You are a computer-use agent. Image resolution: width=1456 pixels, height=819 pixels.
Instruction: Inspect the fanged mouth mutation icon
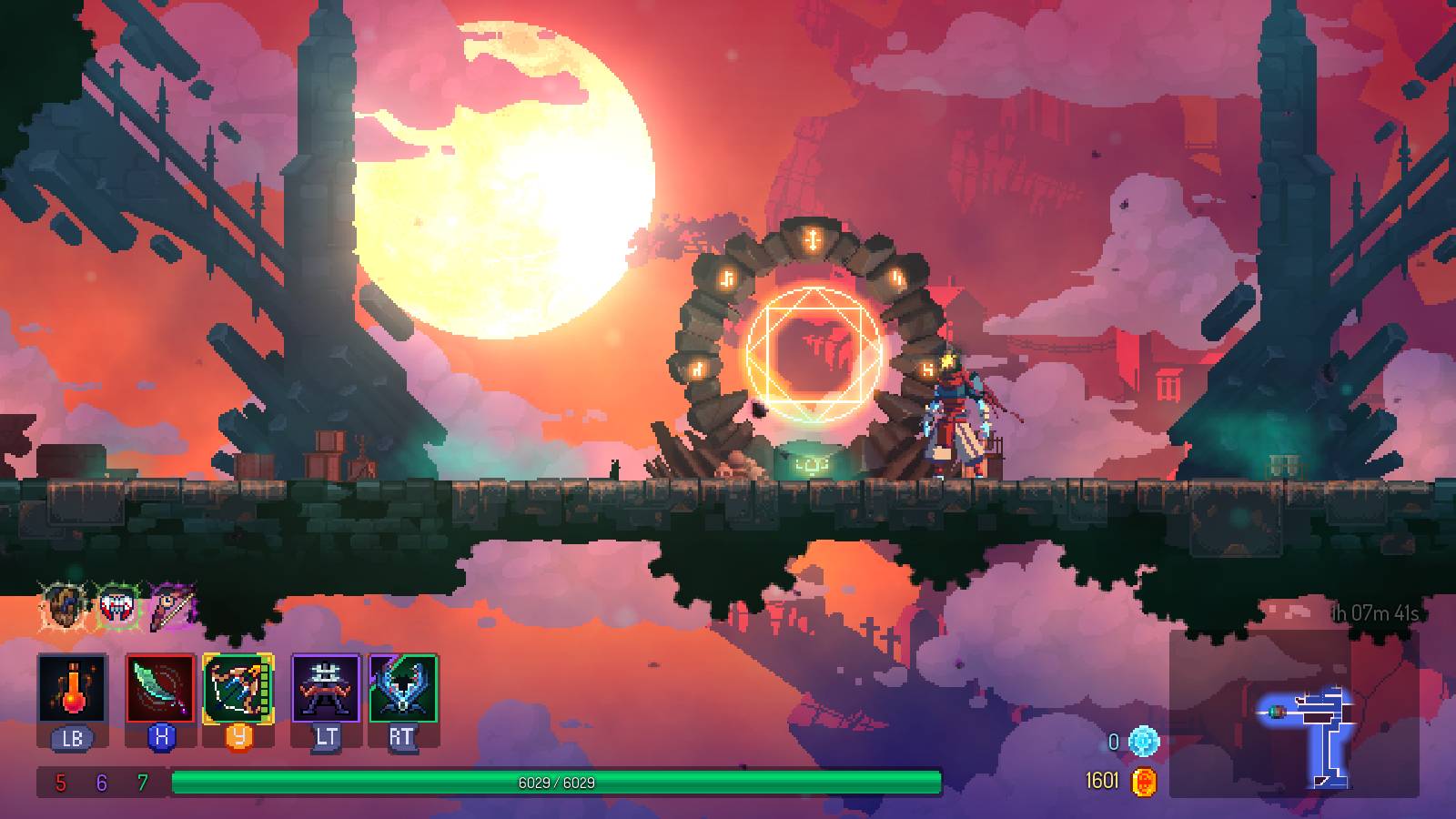(x=118, y=607)
